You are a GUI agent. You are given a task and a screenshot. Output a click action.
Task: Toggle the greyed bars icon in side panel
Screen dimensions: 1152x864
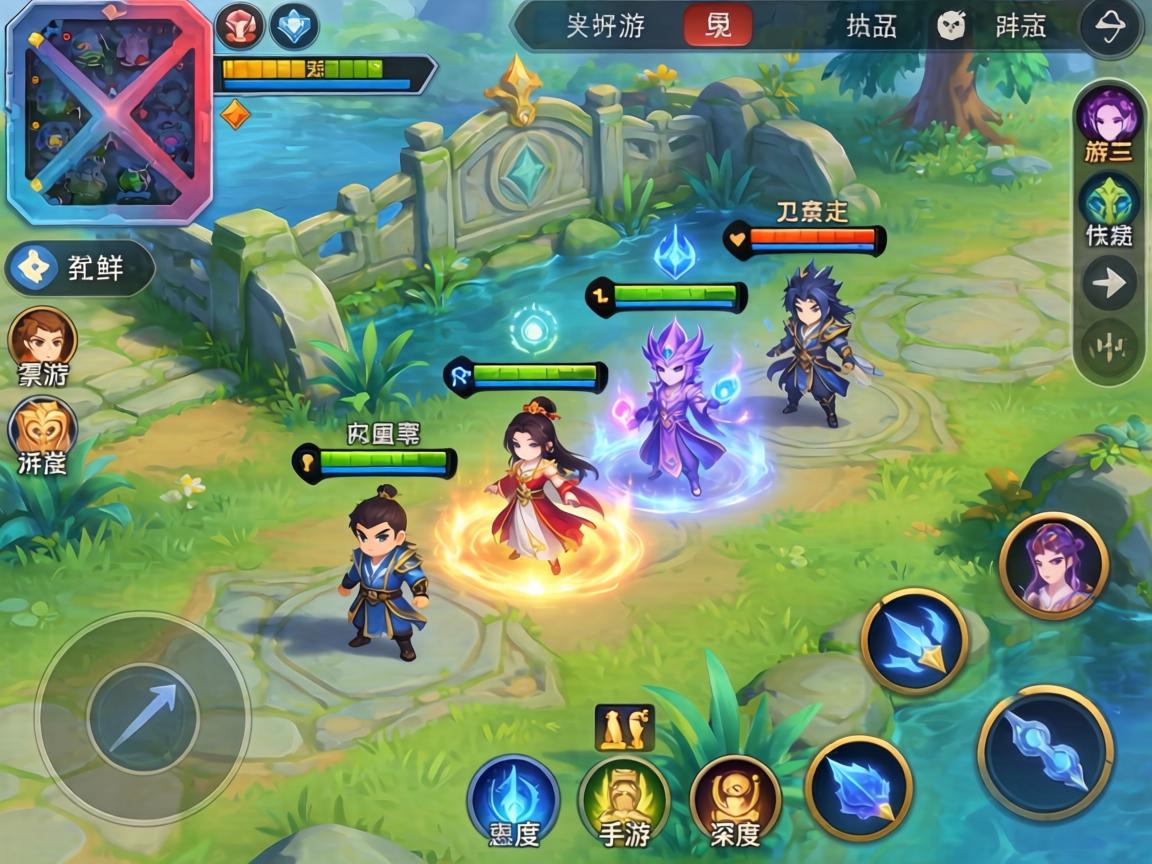click(x=1109, y=349)
